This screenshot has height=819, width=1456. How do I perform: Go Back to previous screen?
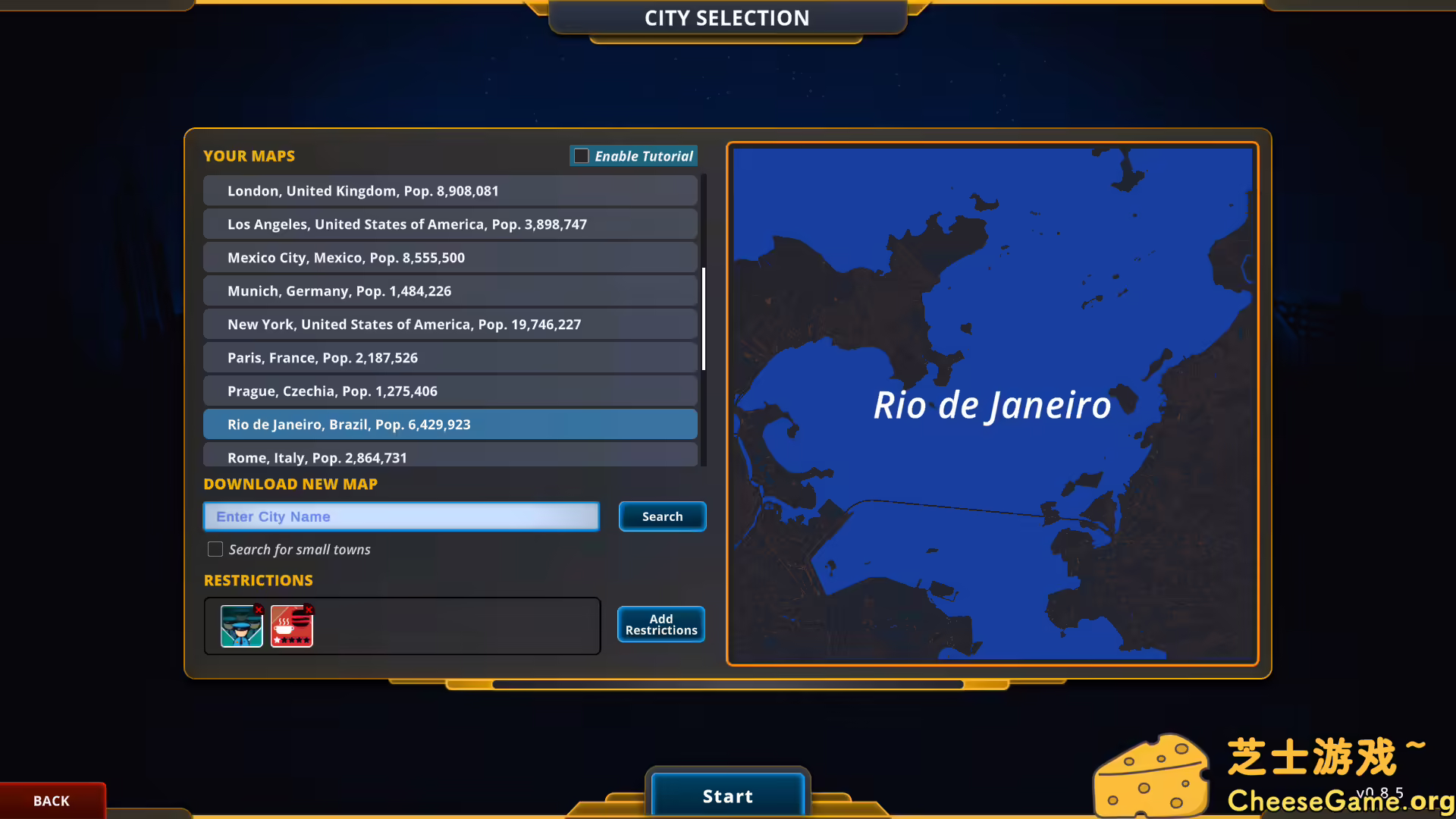pyautogui.click(x=51, y=800)
